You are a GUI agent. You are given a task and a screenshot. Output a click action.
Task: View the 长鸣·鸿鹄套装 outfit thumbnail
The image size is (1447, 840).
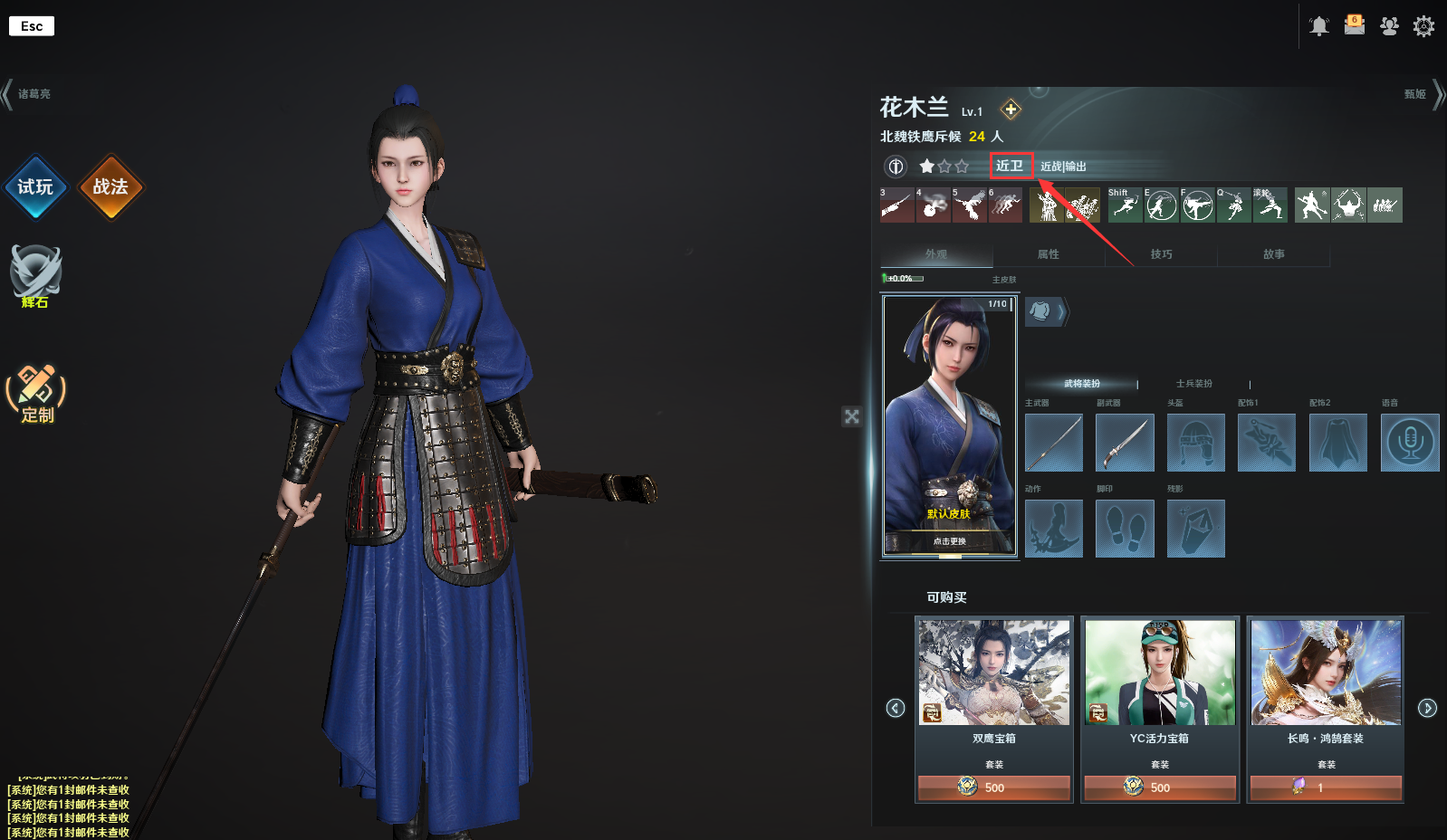(x=1326, y=673)
